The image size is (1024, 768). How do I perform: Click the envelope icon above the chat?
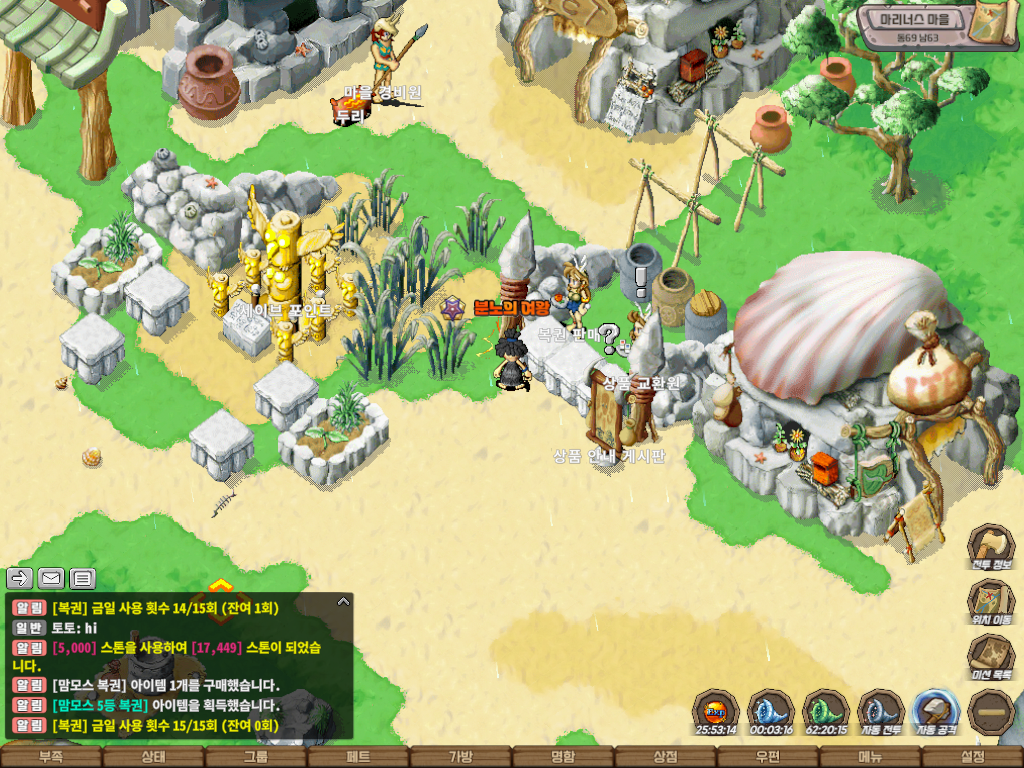point(51,578)
